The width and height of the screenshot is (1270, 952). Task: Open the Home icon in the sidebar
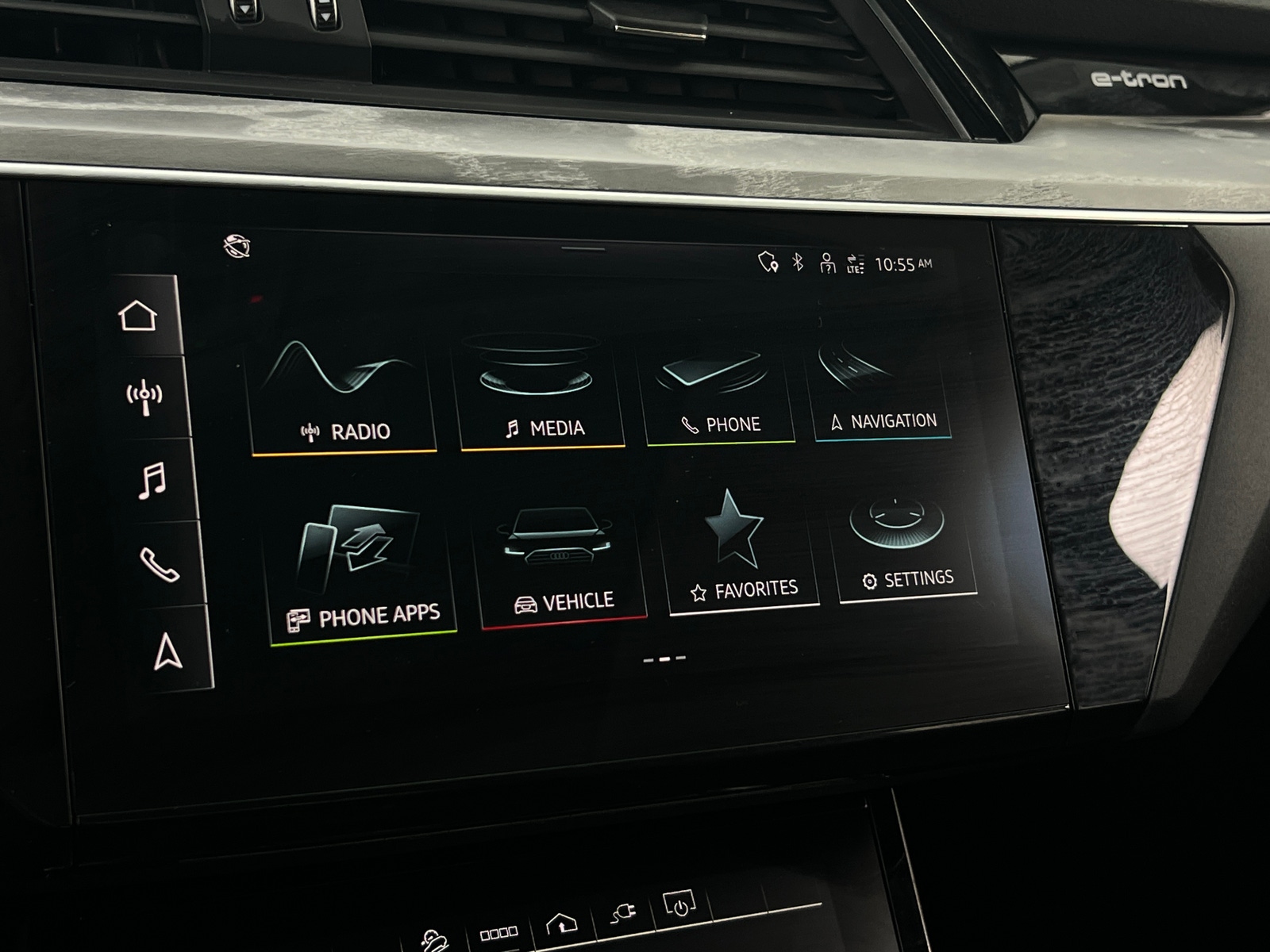(139, 315)
